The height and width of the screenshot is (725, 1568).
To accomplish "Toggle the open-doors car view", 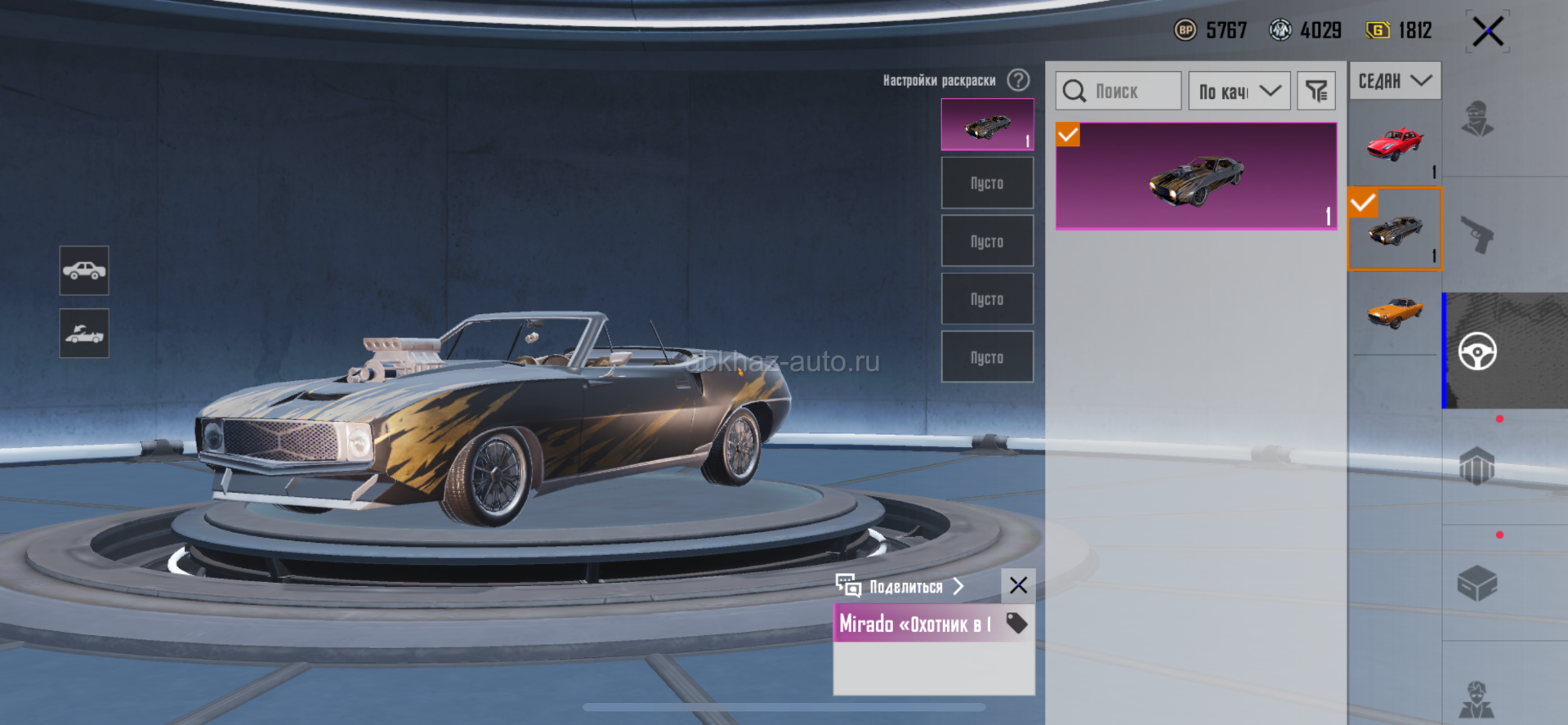I will tap(84, 333).
